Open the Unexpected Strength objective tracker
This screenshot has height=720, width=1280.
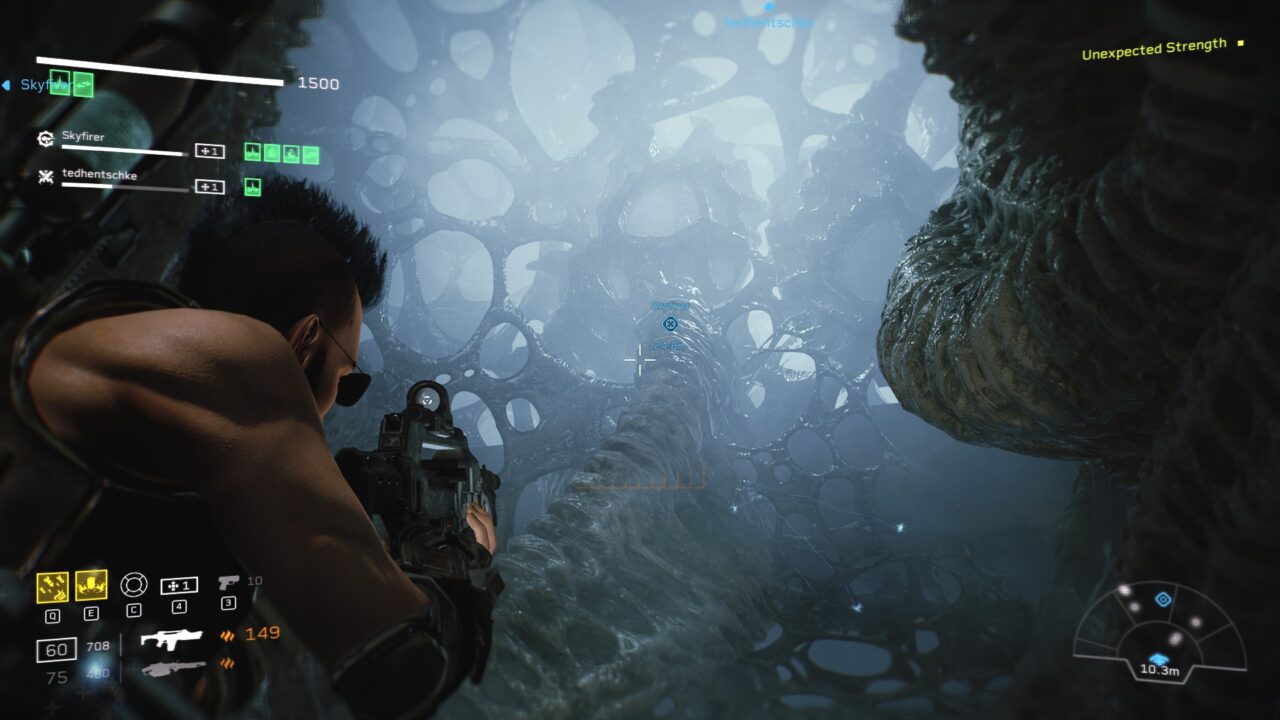click(1154, 48)
